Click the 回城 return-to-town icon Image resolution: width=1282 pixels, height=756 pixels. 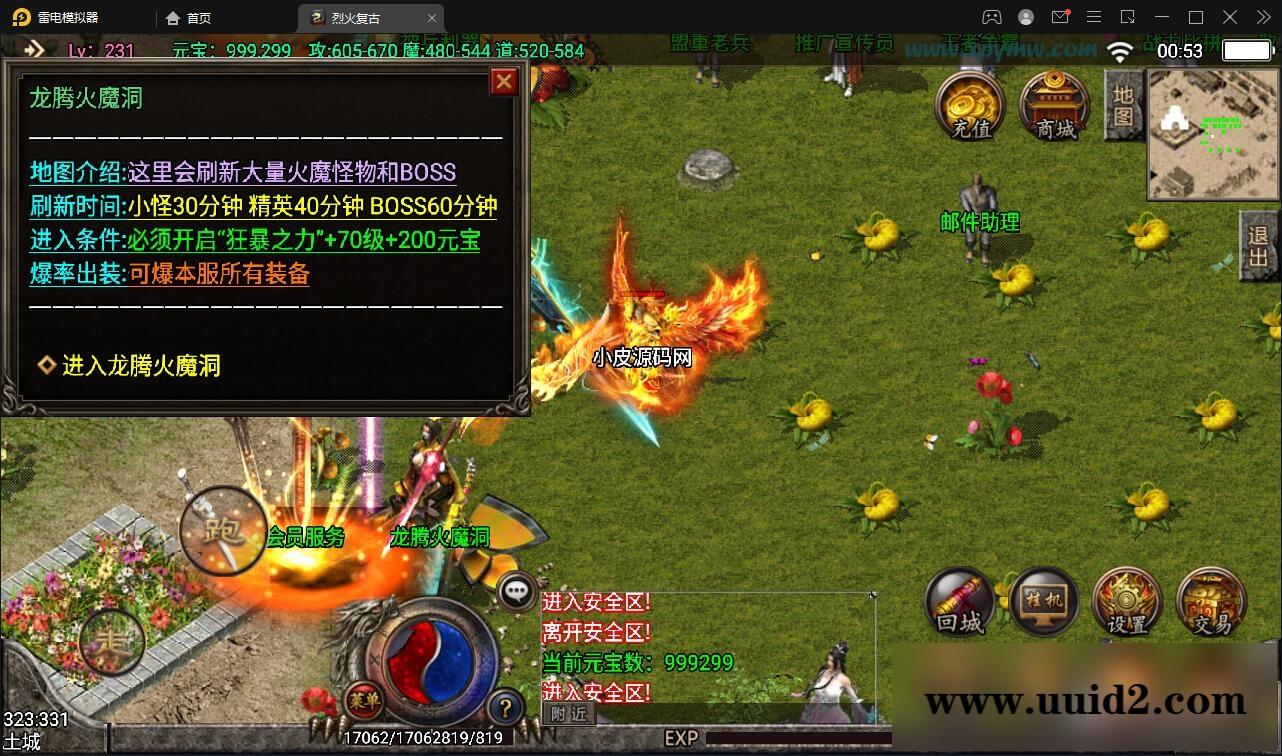pos(958,601)
